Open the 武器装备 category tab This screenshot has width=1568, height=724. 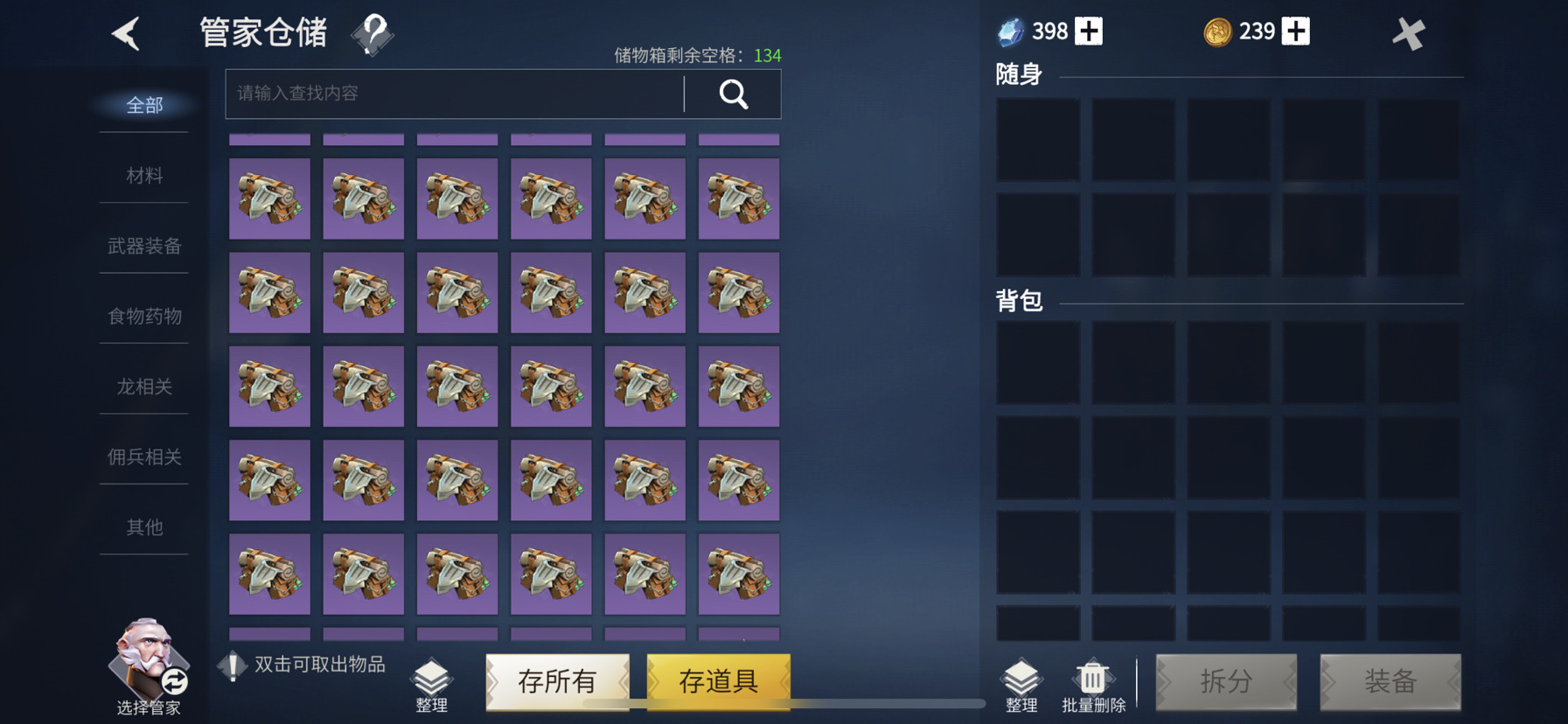(x=144, y=247)
